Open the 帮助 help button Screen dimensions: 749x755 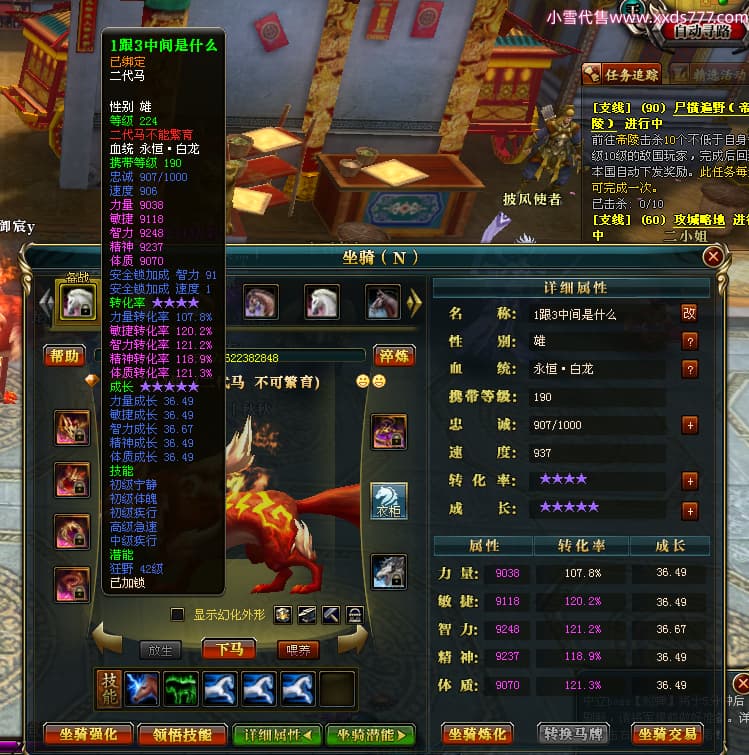pyautogui.click(x=64, y=356)
